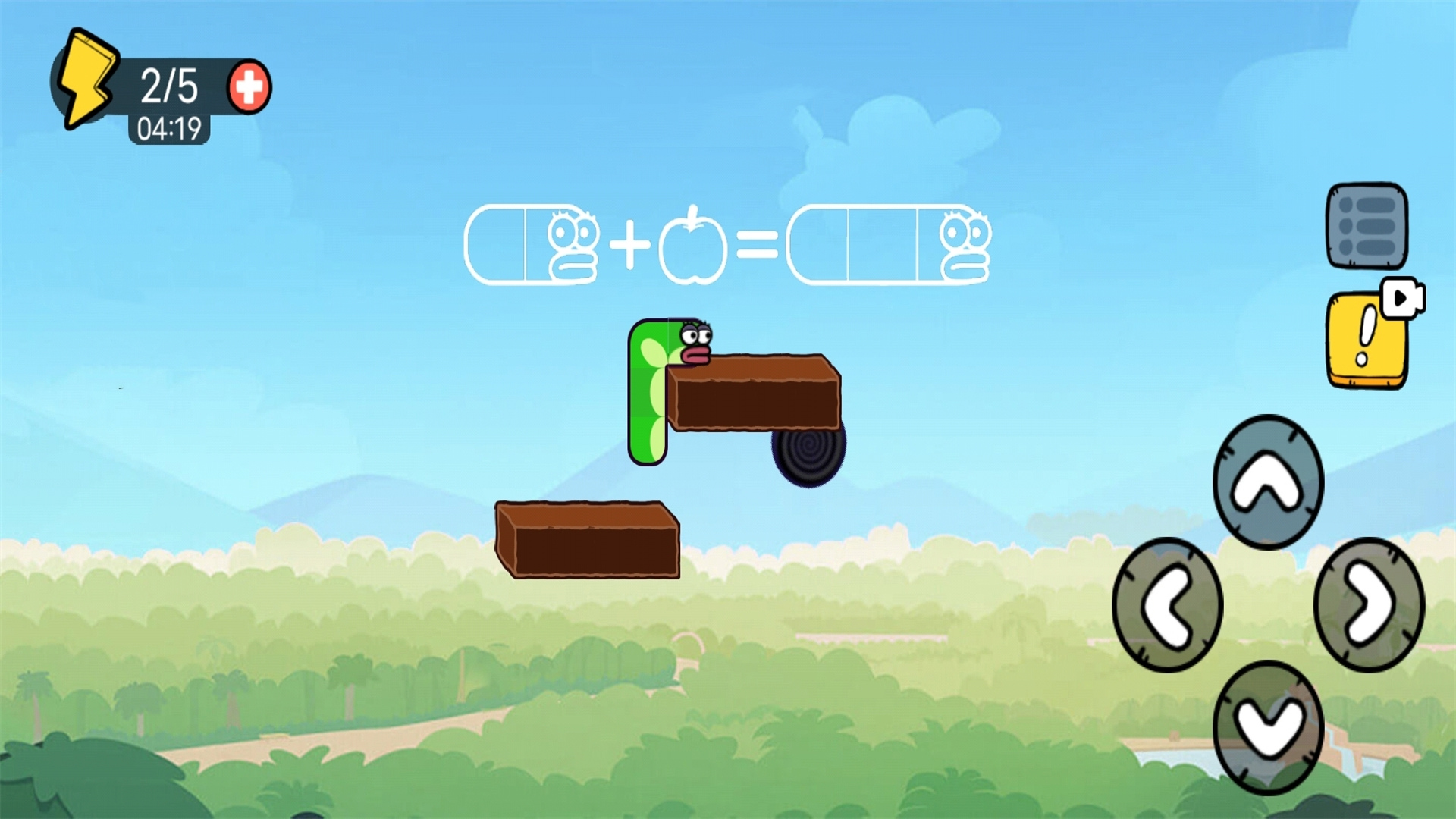
Task: Tap the down arrow direction button
Action: pyautogui.click(x=1268, y=727)
